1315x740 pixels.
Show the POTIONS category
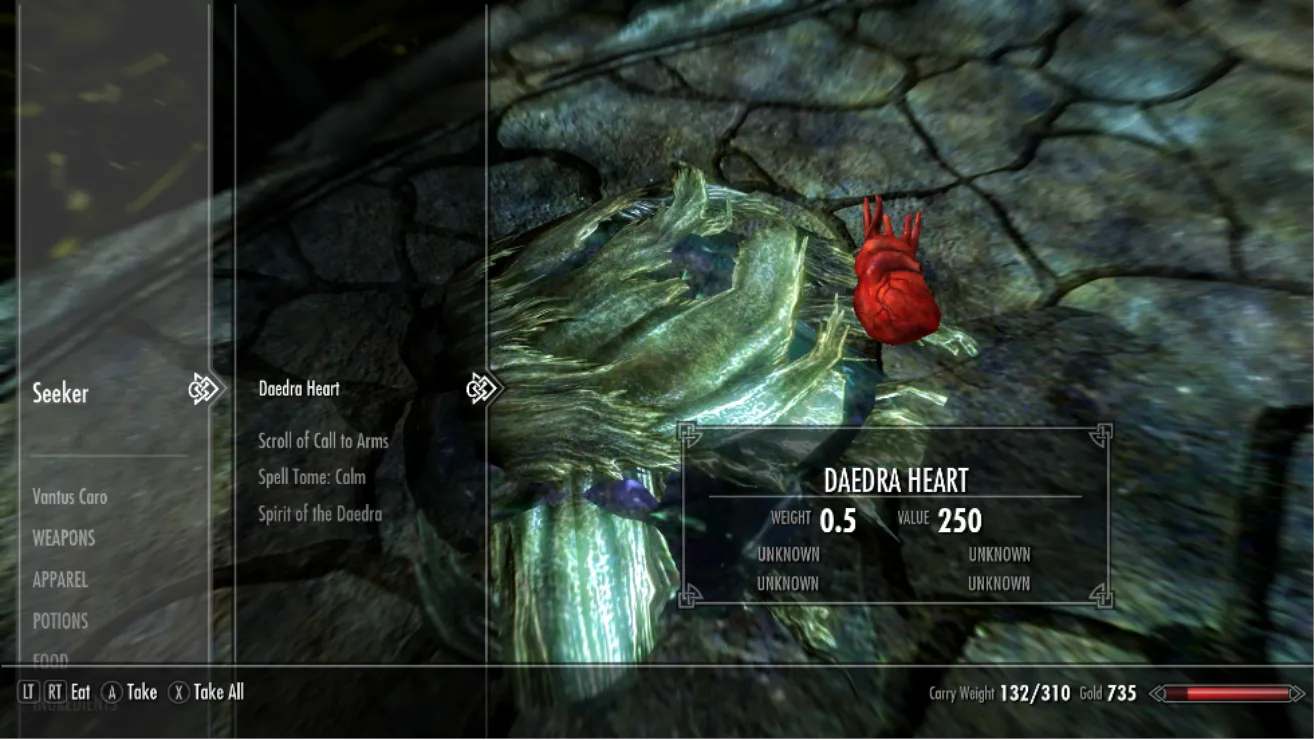pos(60,621)
